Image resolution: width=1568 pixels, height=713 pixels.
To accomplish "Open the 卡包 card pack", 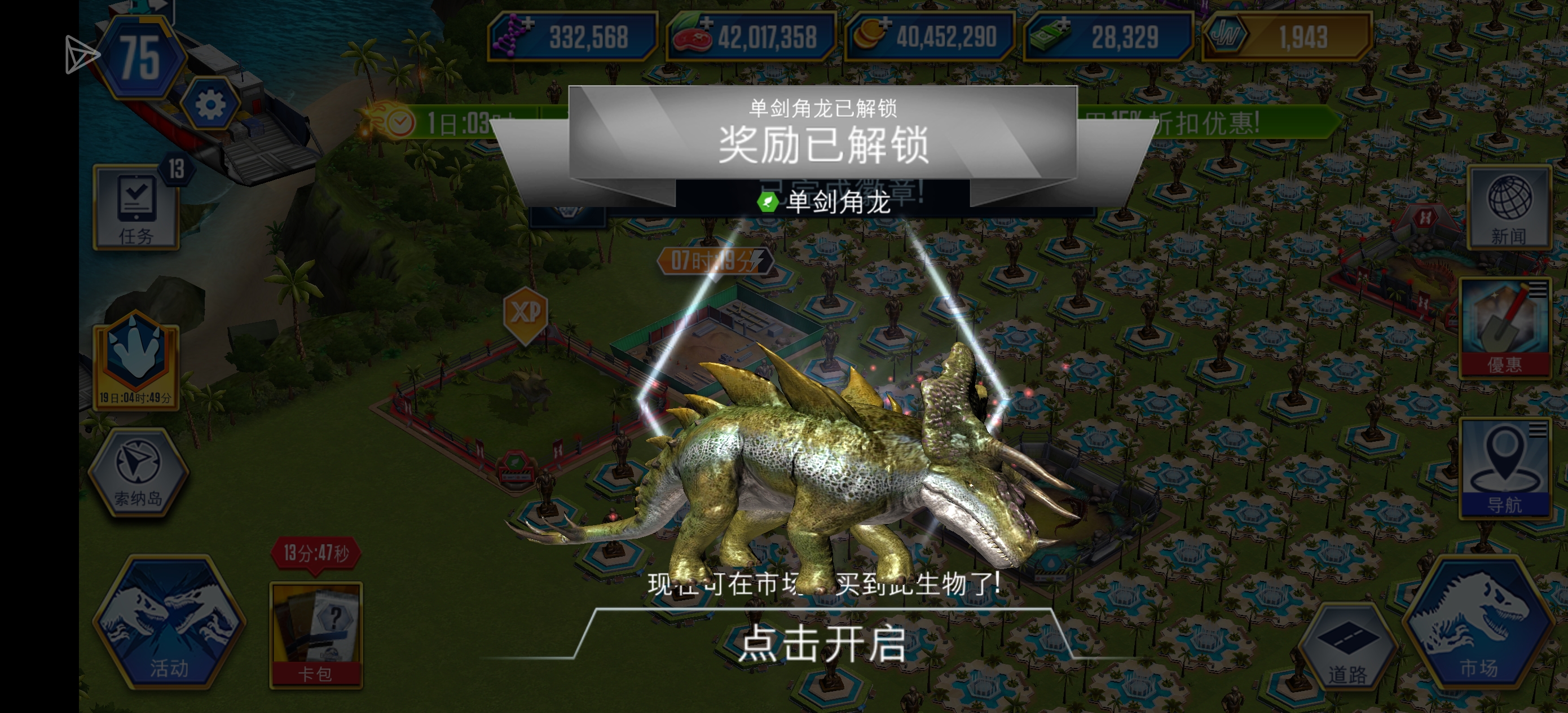I will pos(316,633).
